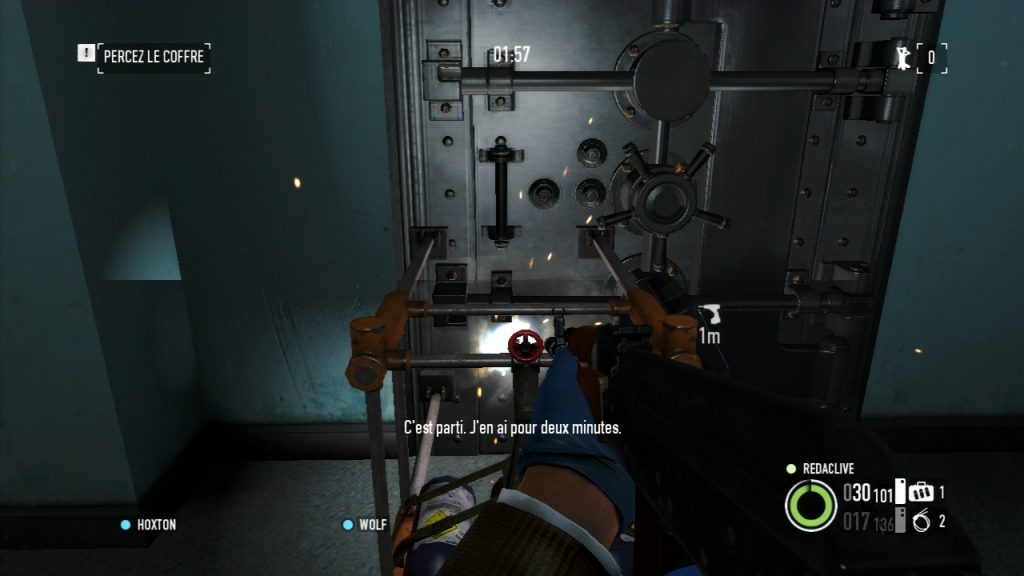
Task: Select teammate WOLF in the crew list
Action: click(372, 524)
